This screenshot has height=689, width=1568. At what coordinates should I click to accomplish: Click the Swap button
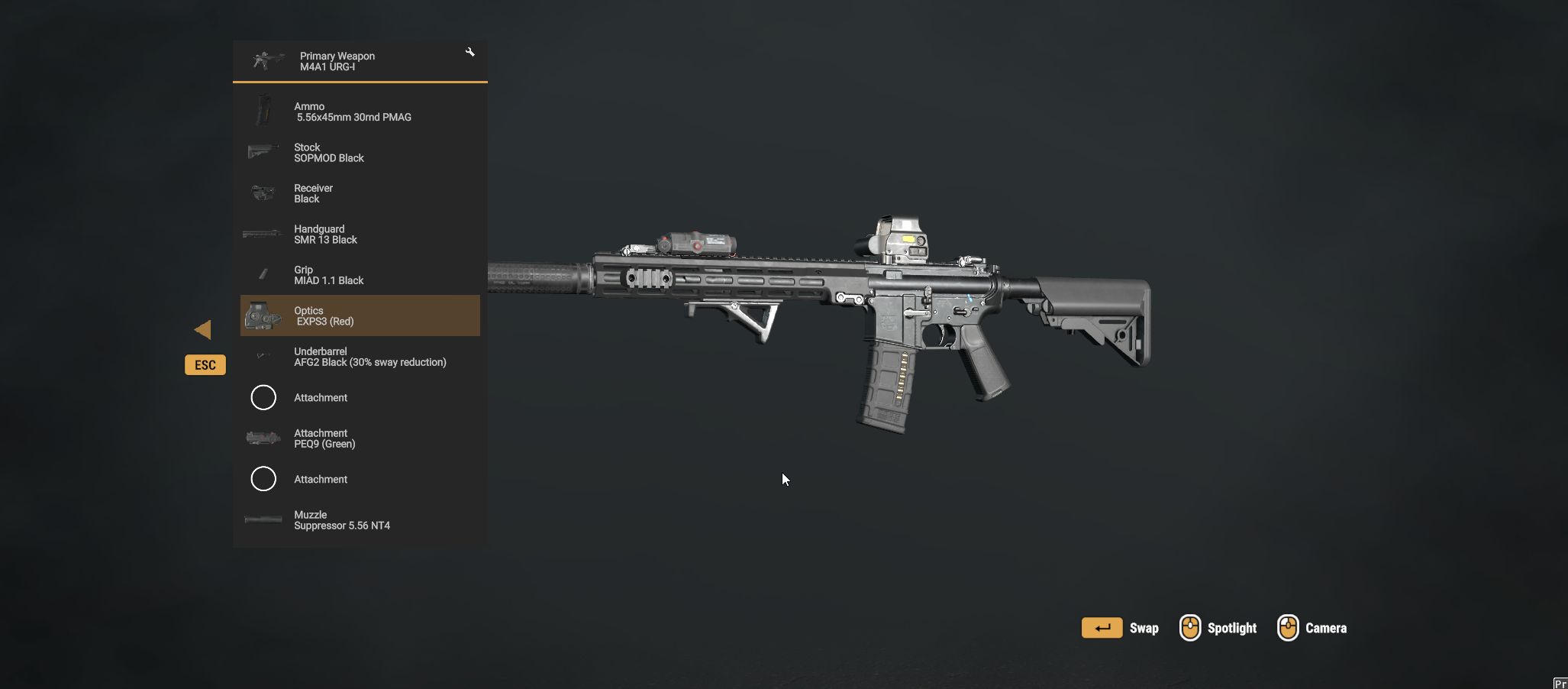(1102, 627)
